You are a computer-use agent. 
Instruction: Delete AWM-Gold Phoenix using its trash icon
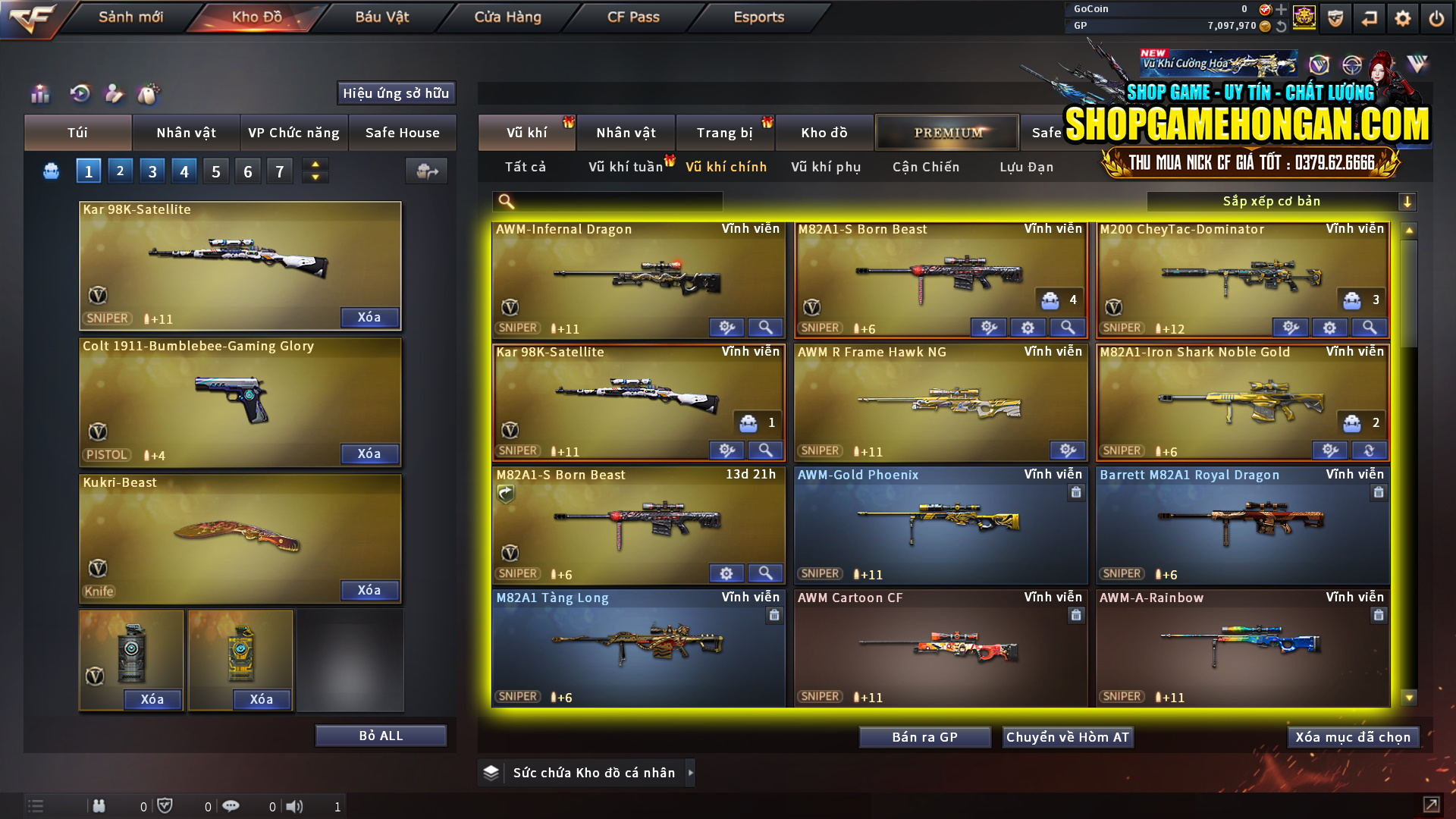[1076, 492]
